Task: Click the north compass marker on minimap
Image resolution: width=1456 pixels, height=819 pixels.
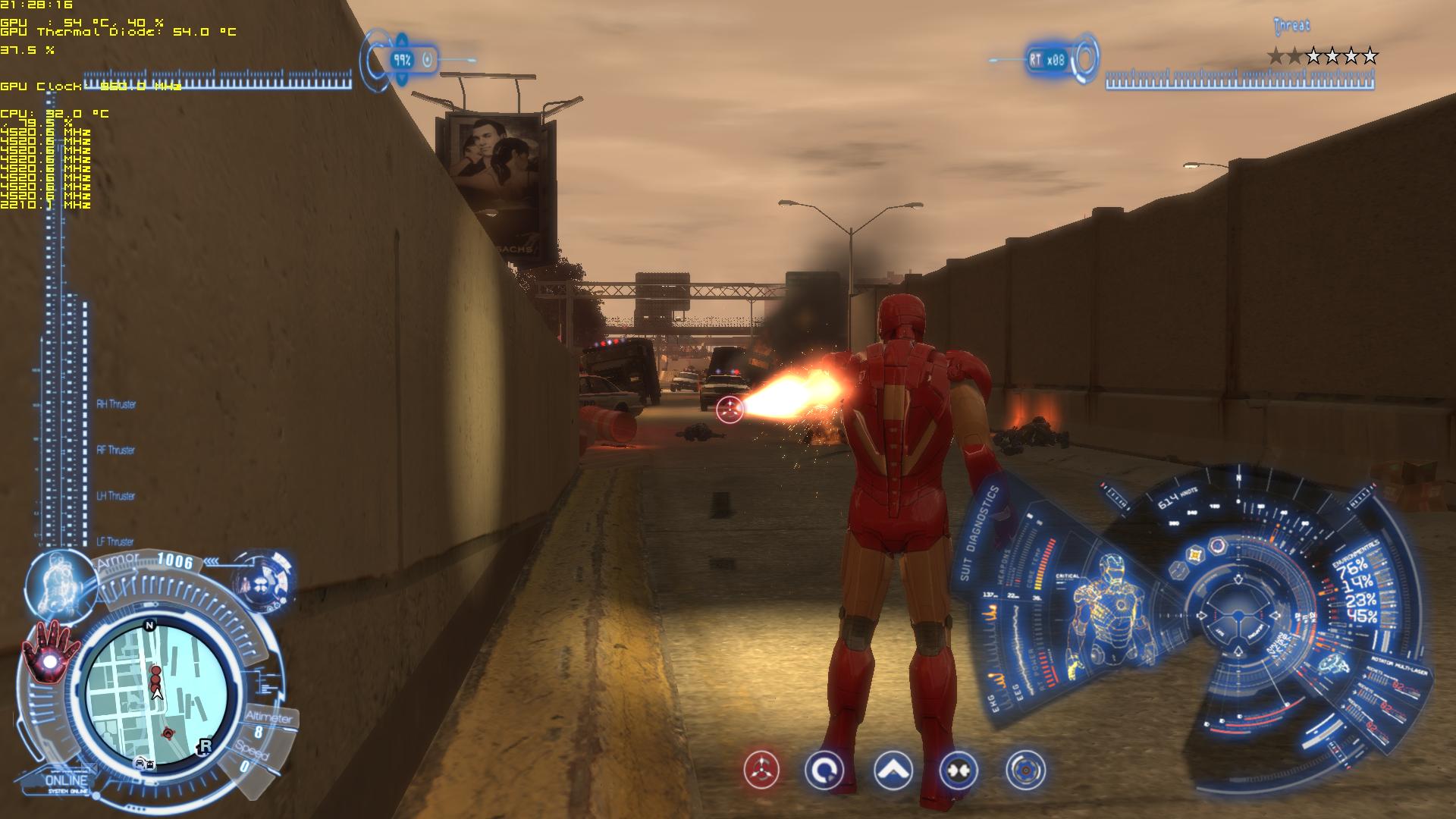Action: [x=149, y=626]
